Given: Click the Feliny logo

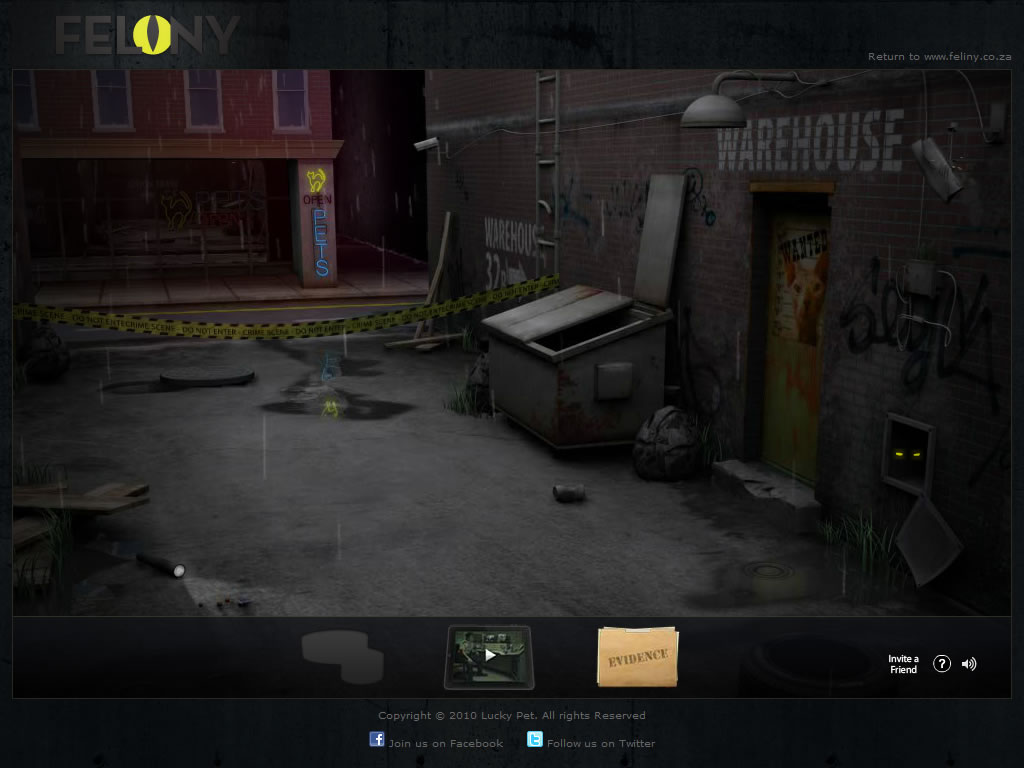Looking at the screenshot, I should tap(147, 36).
